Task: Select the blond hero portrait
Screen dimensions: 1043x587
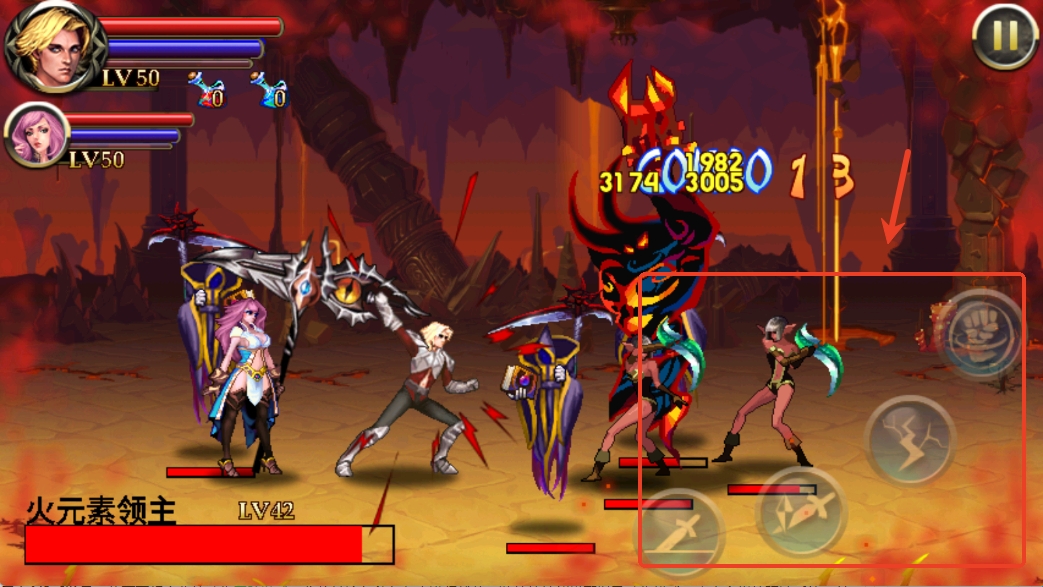Action: (50, 45)
